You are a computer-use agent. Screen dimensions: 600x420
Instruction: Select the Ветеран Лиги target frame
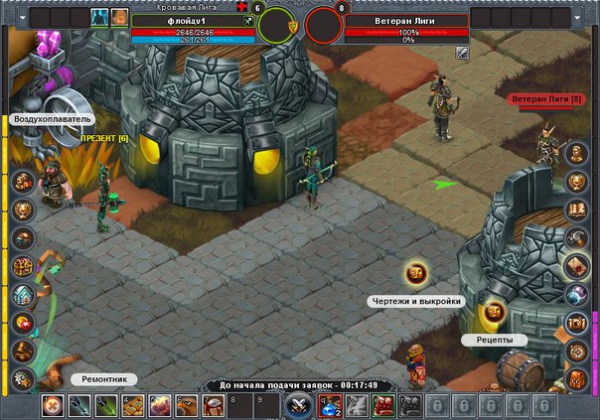pyautogui.click(x=407, y=20)
